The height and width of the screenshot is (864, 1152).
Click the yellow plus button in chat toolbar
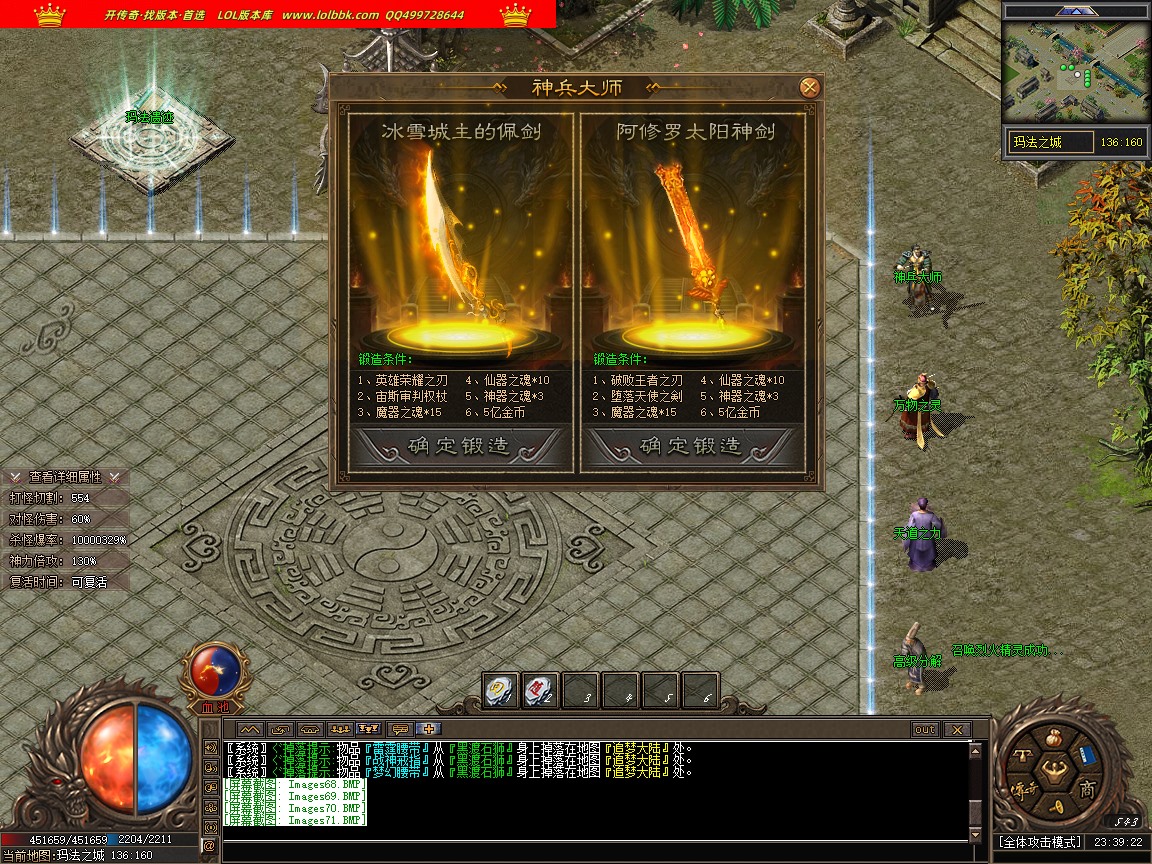[429, 729]
